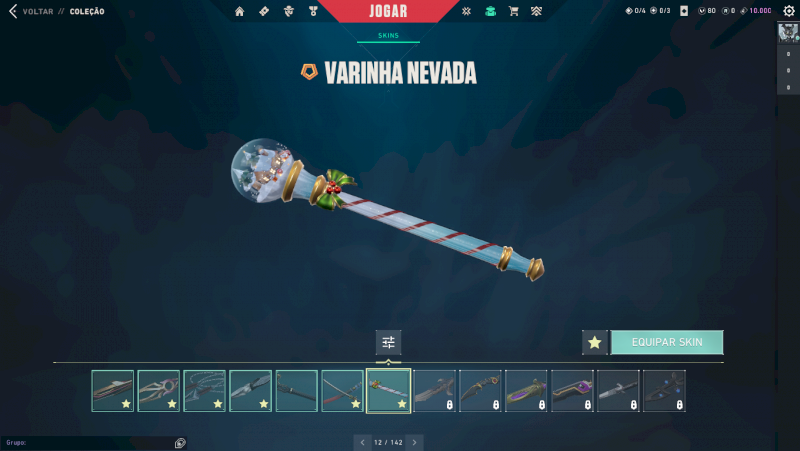Select the first melee skin thumbnail
This screenshot has width=800, height=451.
113,391
